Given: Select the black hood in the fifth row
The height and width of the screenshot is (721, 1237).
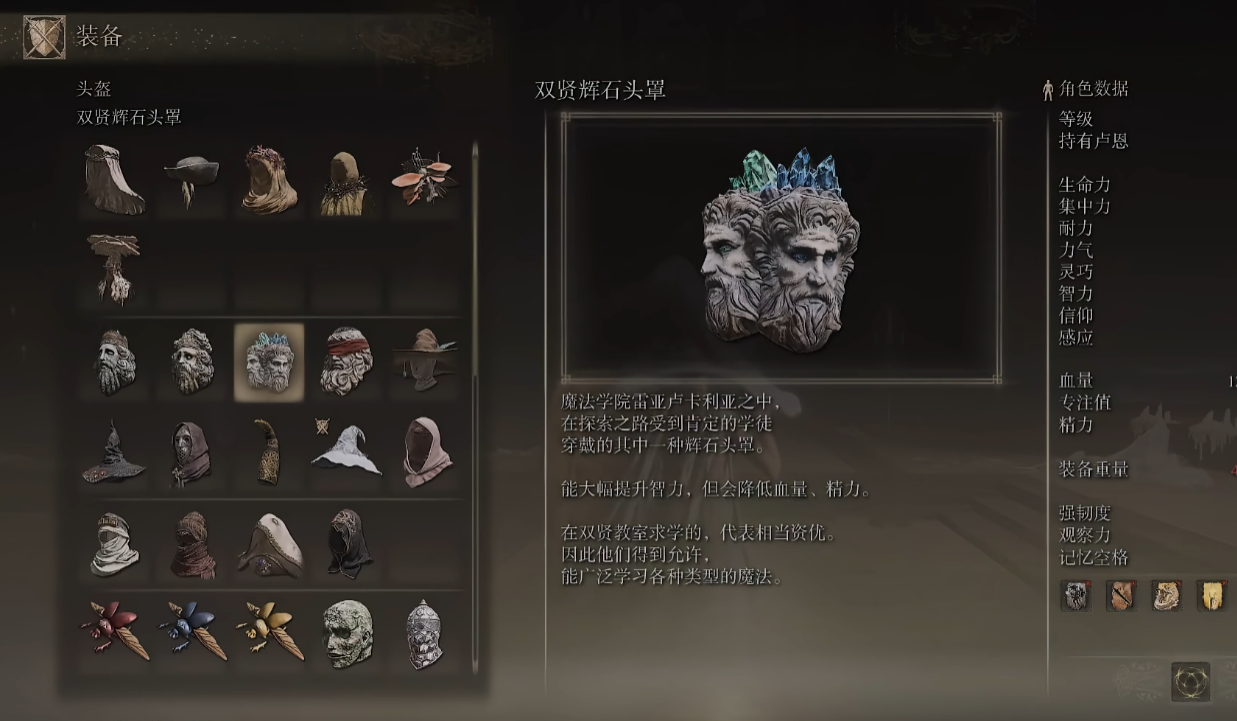Looking at the screenshot, I should (x=349, y=544).
